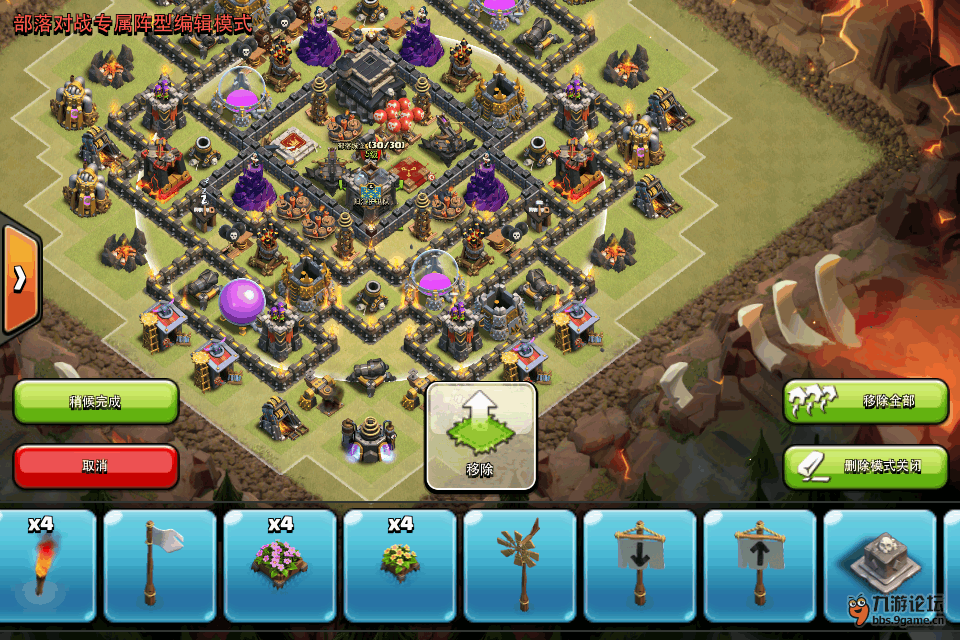Screen dimensions: 960x640
Task: Toggle the 删除模式关闭 erase mode button
Action: 865,466
